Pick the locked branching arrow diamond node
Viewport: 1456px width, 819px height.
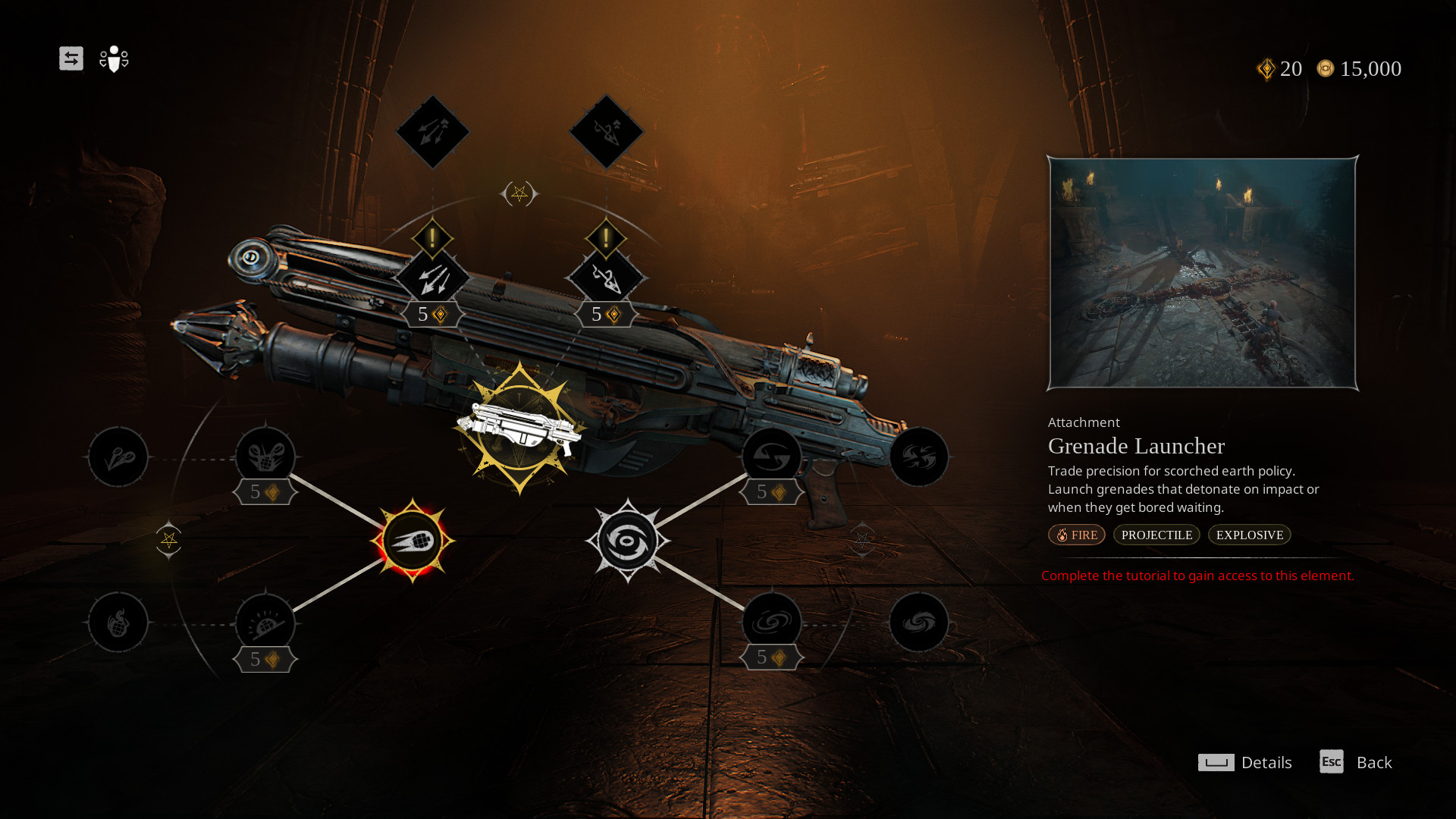[606, 132]
